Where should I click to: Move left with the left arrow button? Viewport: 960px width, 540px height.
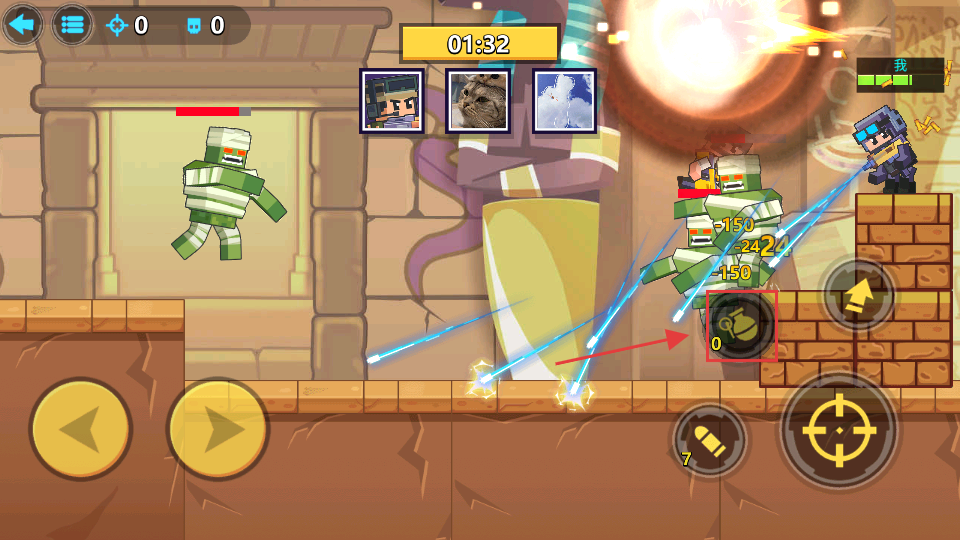tap(81, 429)
